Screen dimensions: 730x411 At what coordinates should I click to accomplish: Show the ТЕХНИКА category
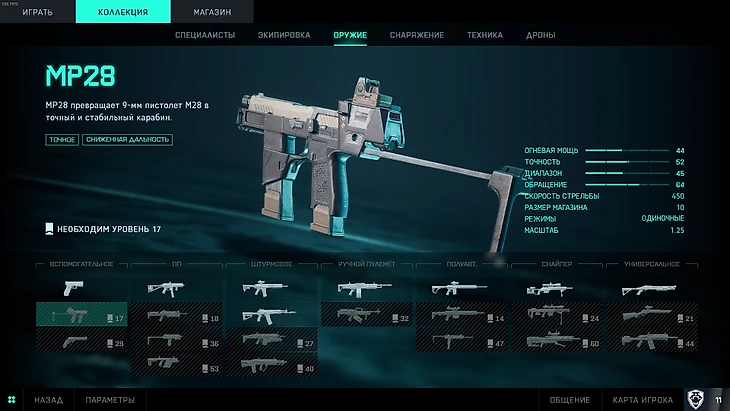[485, 36]
